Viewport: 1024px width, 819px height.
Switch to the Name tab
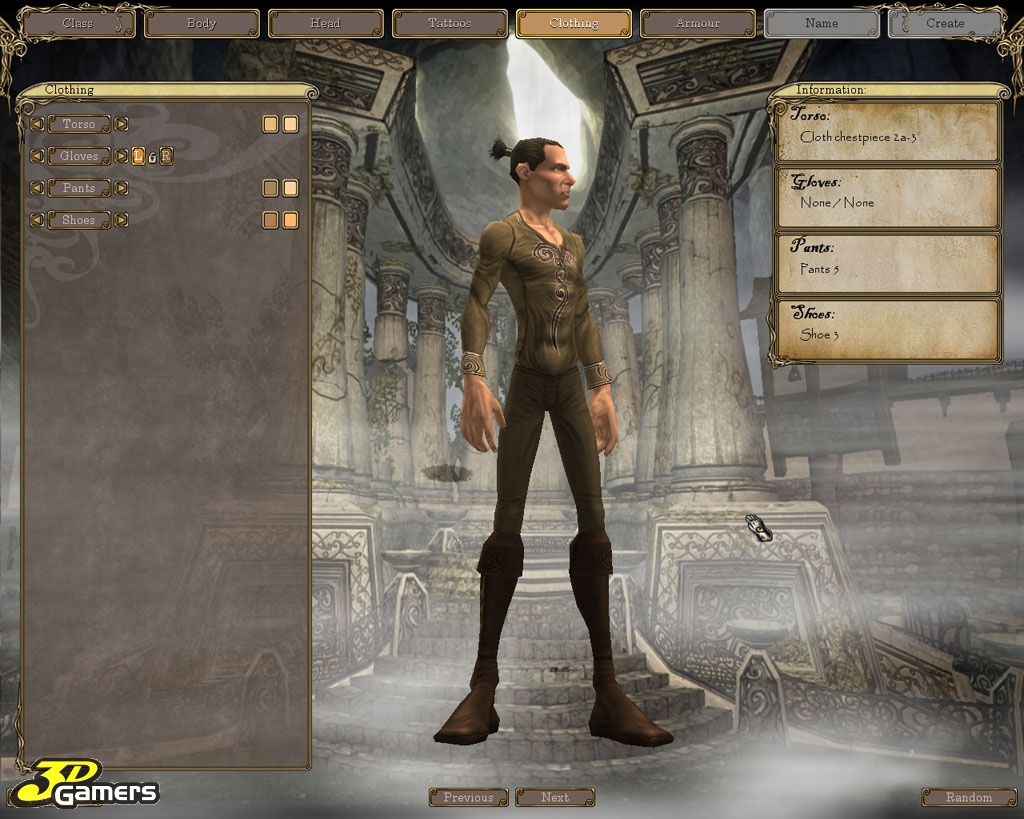[821, 23]
